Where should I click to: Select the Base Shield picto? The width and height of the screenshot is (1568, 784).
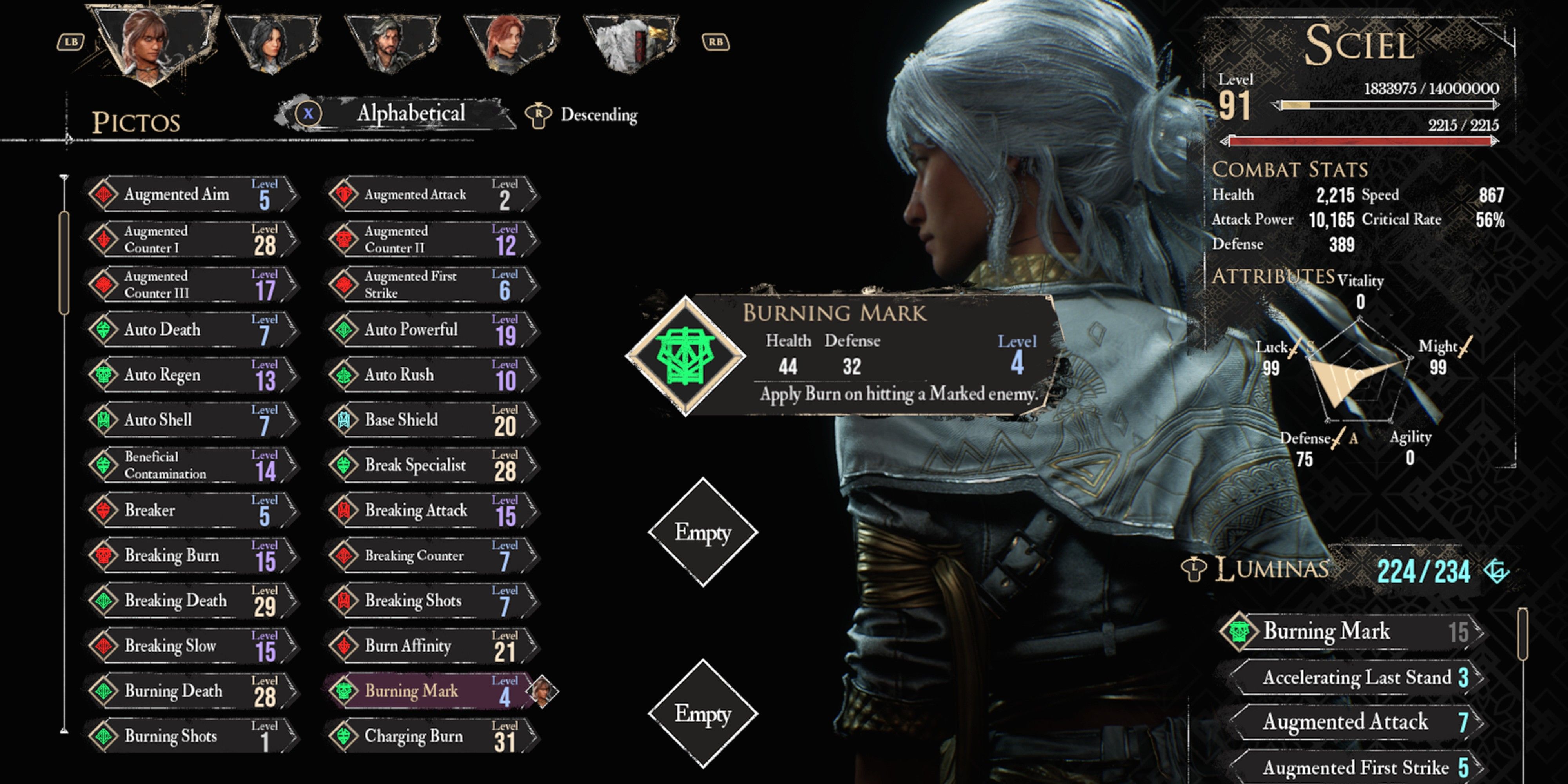click(429, 420)
